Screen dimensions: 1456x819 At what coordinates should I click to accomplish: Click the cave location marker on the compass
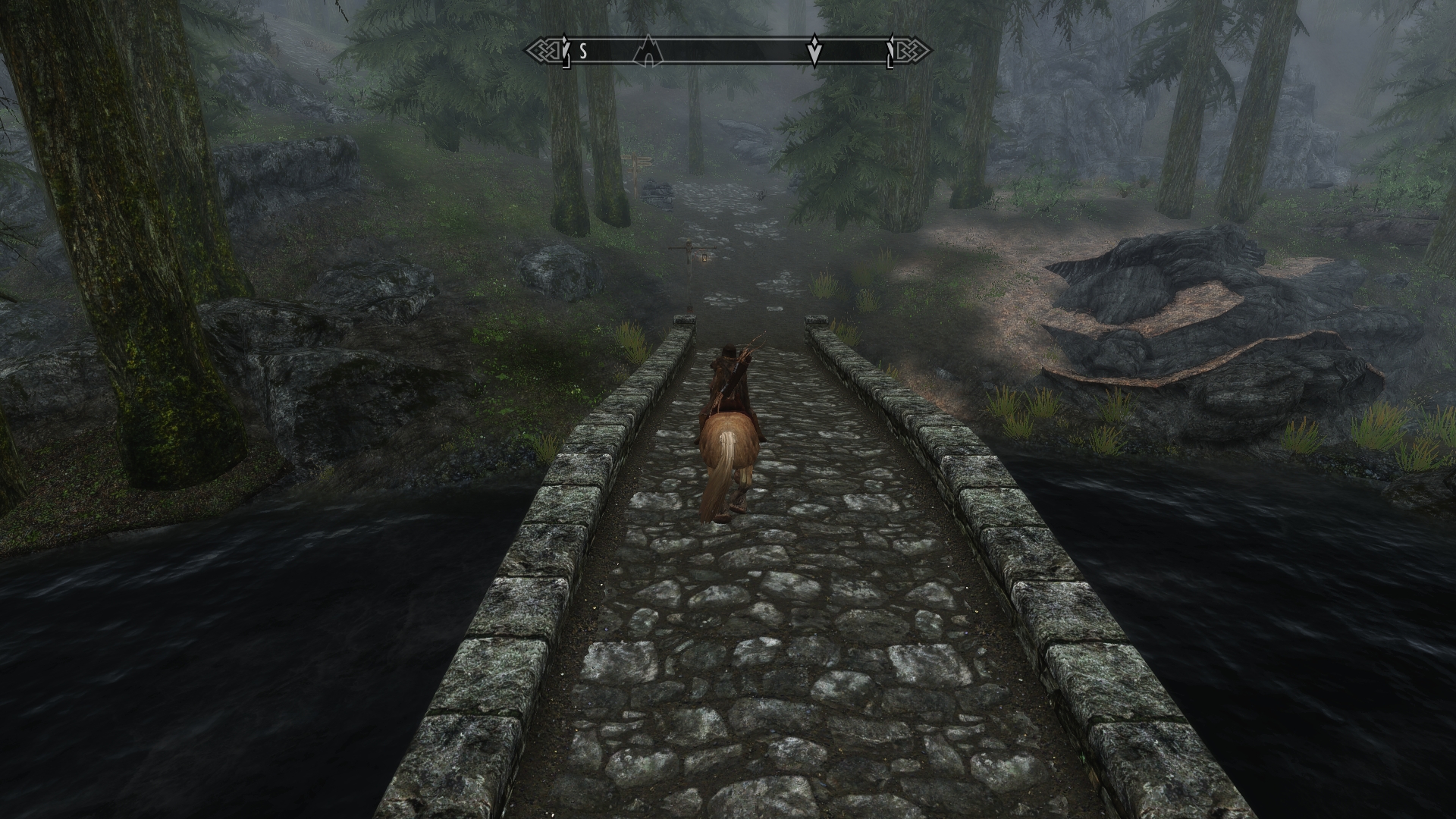tap(648, 52)
